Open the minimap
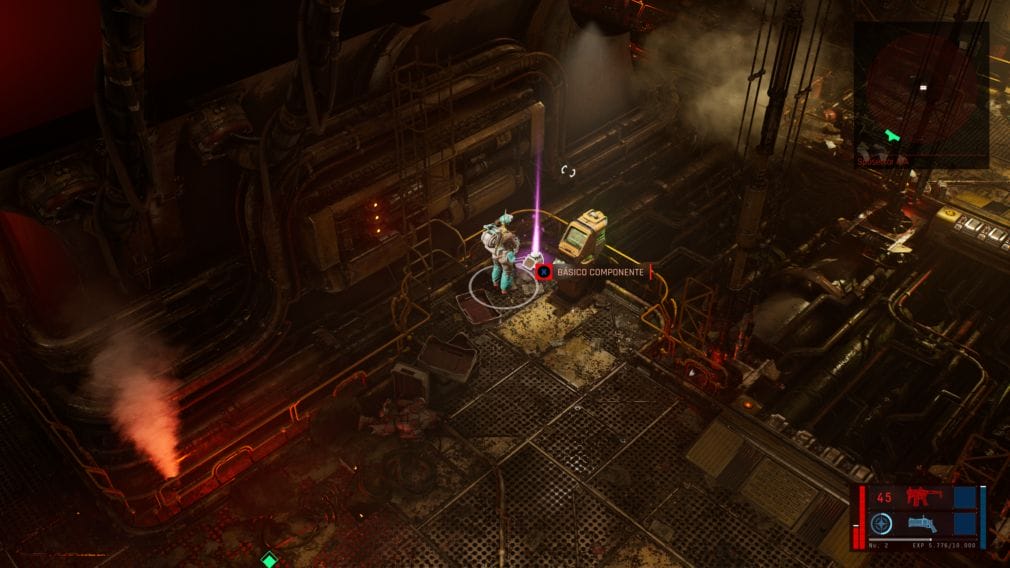 [920, 95]
